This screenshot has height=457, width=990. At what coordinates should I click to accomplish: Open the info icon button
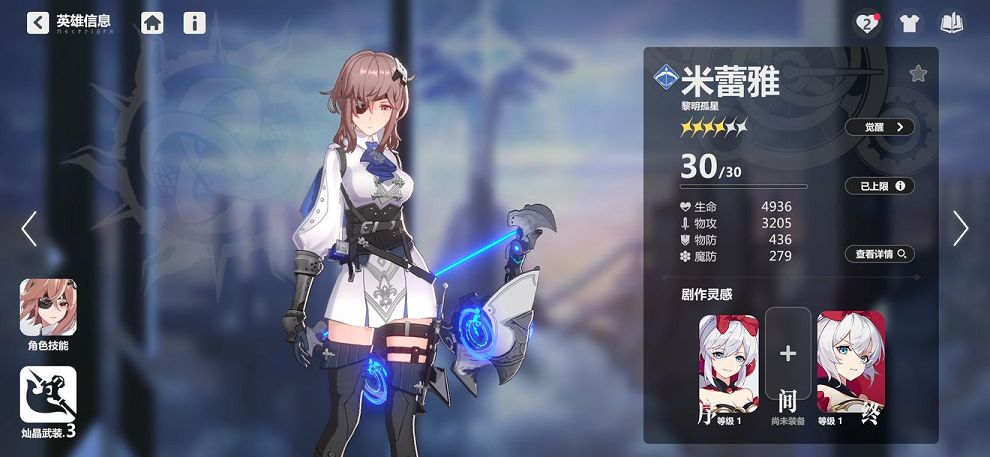click(x=195, y=22)
